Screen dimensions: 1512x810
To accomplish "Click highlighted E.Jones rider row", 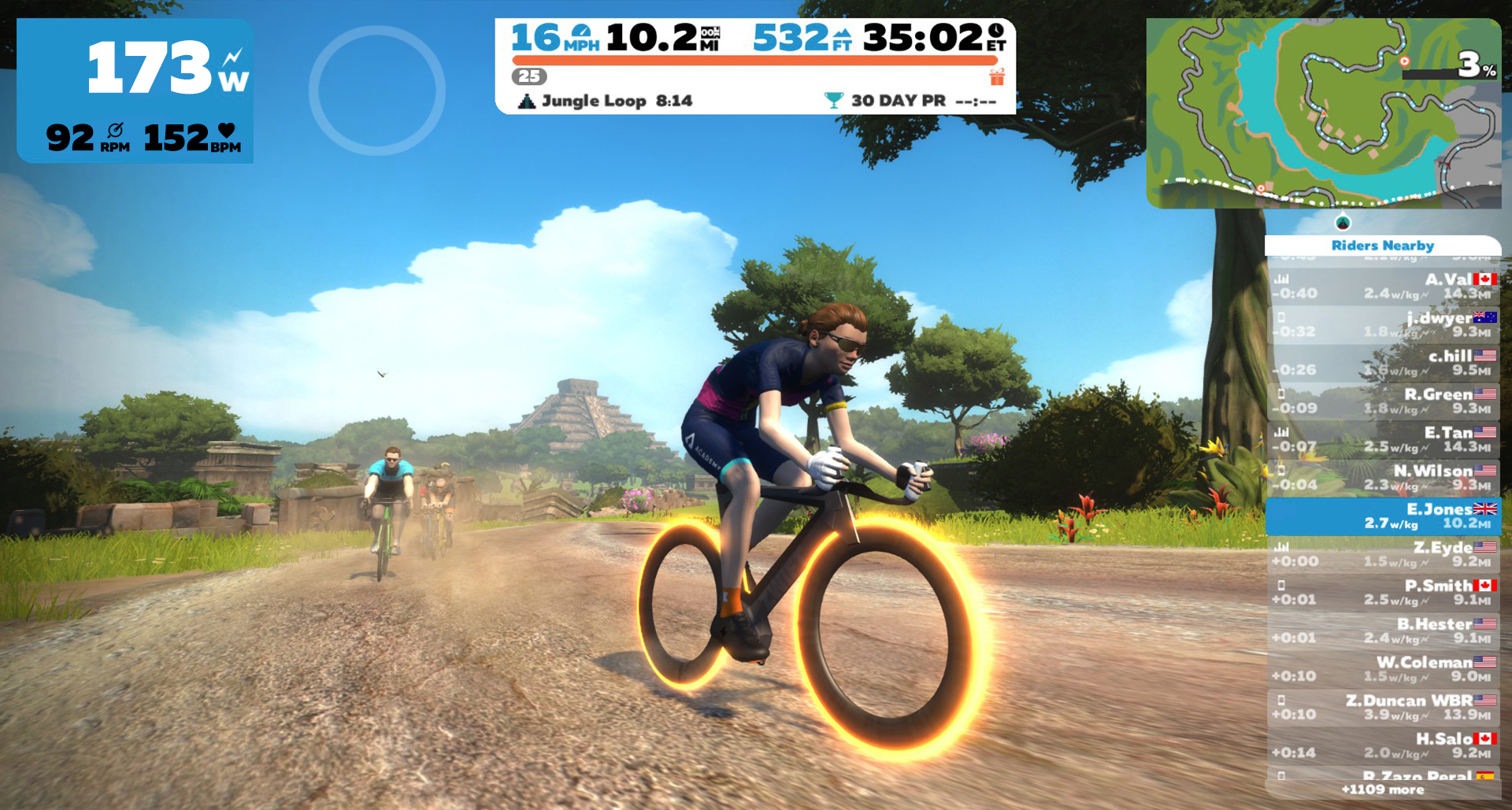I will pos(1383,516).
